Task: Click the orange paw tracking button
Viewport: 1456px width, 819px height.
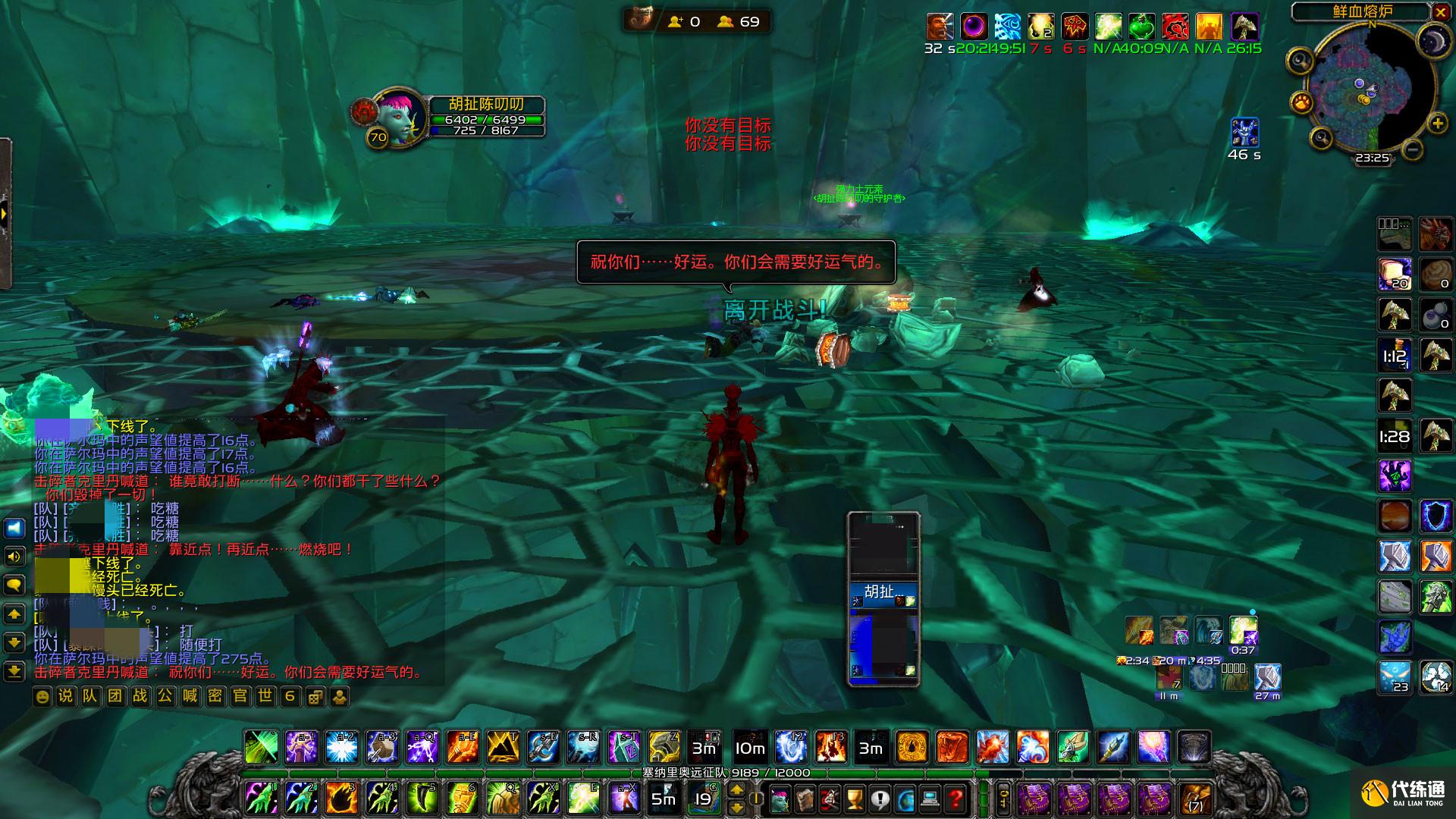Action: 1302,102
